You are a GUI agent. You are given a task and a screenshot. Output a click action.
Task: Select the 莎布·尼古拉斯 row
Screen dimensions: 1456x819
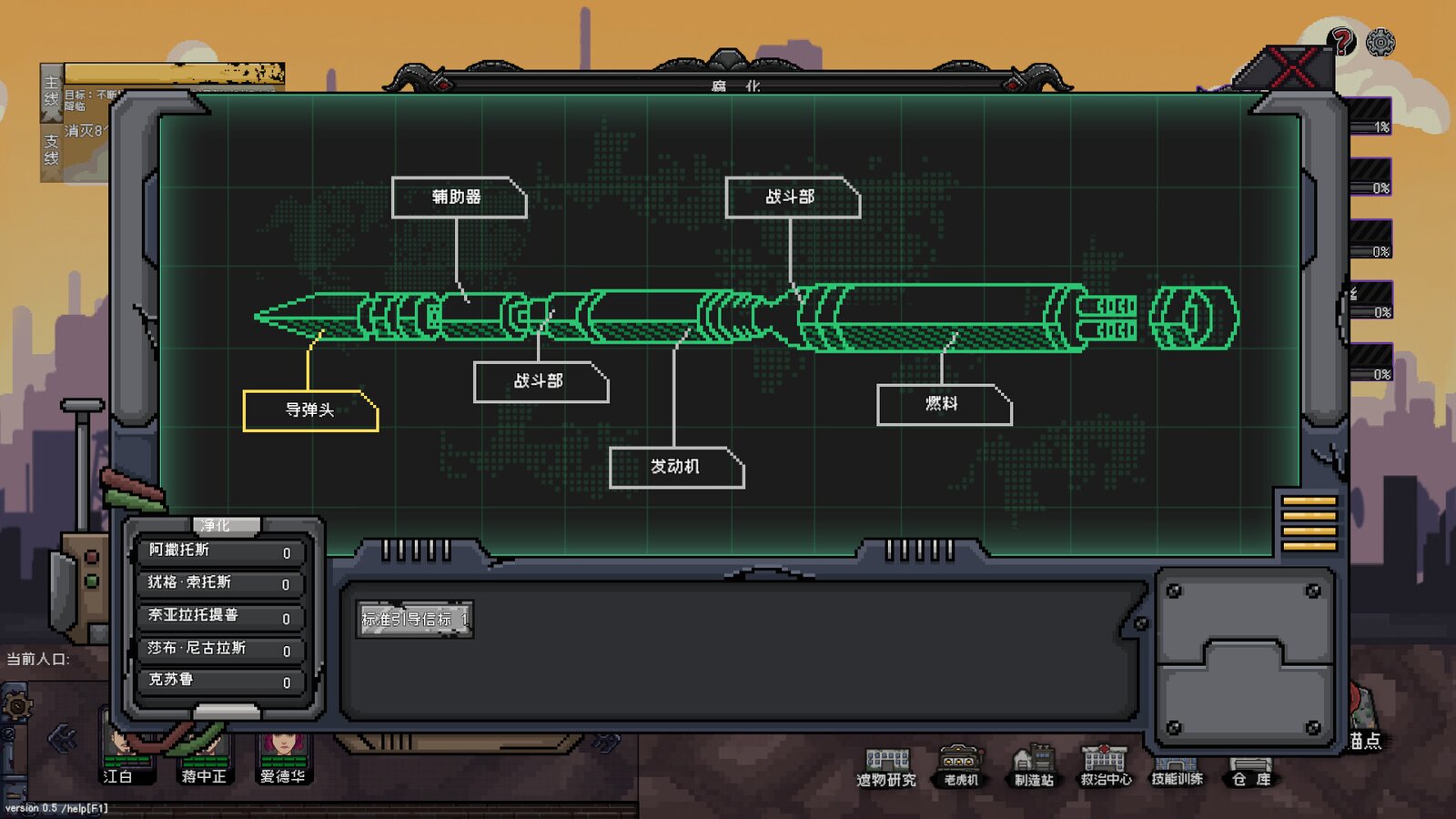click(x=219, y=649)
